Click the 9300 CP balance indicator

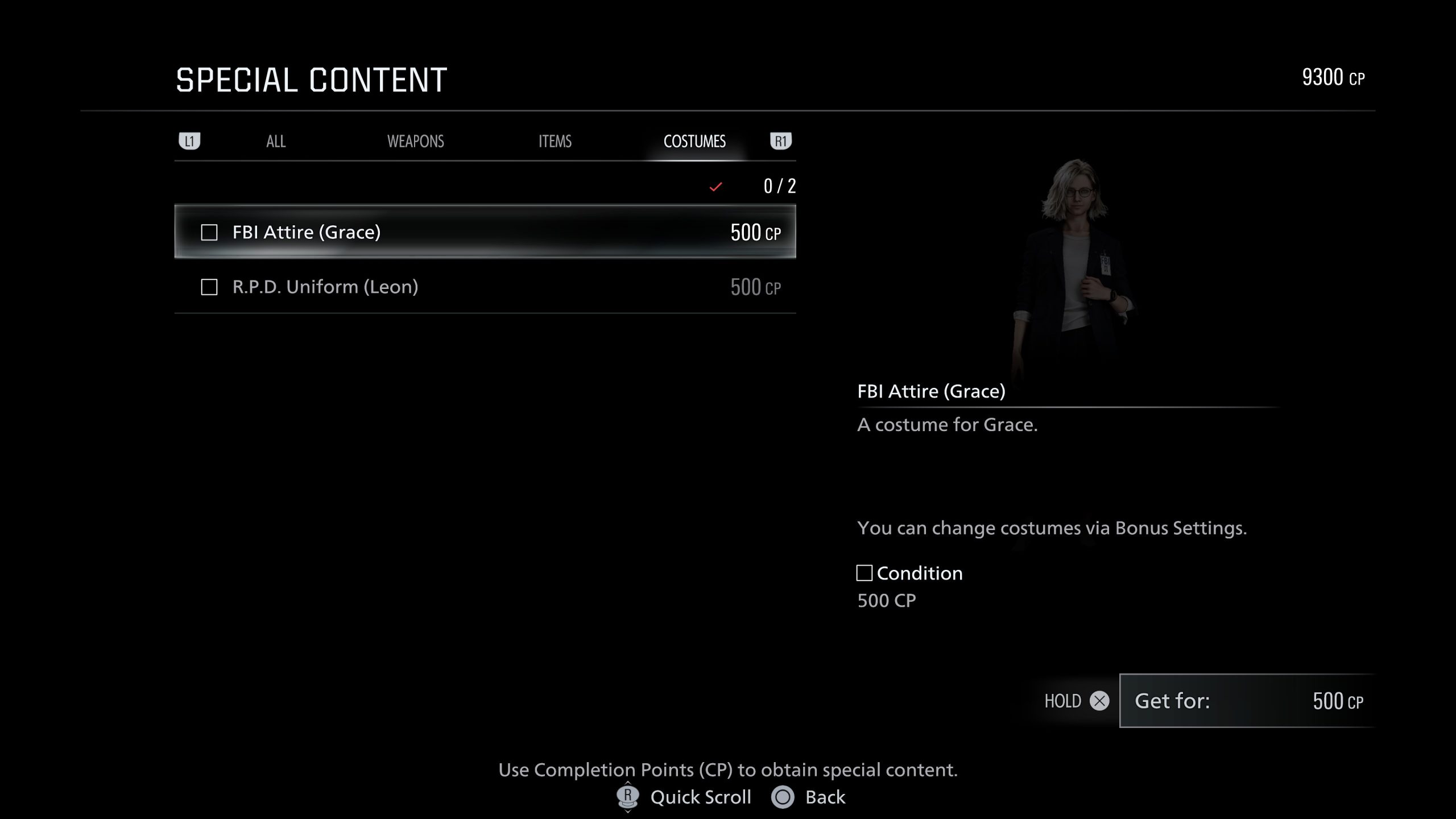click(x=1333, y=77)
